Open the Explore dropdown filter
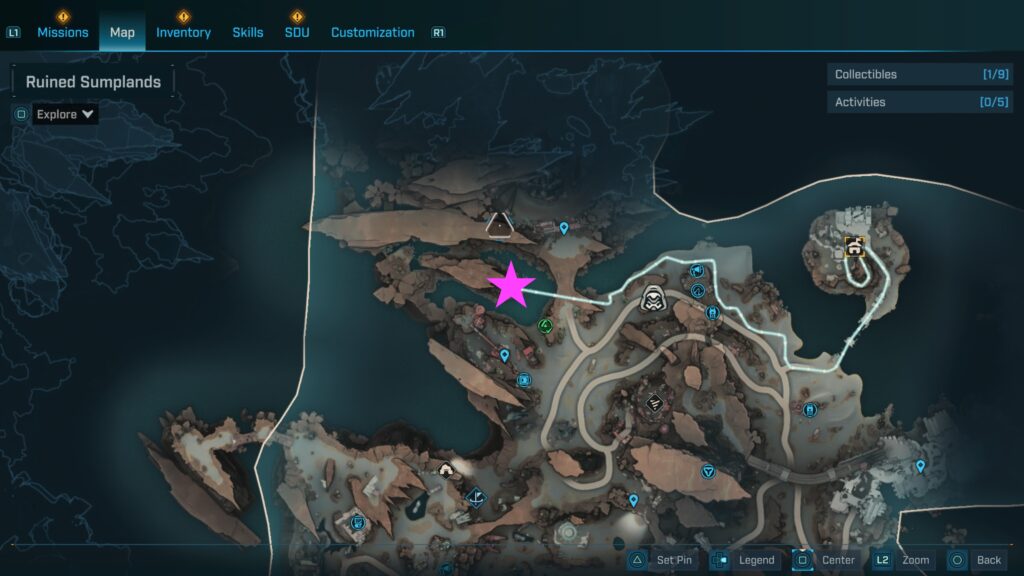Viewport: 1024px width, 576px height. click(x=66, y=114)
